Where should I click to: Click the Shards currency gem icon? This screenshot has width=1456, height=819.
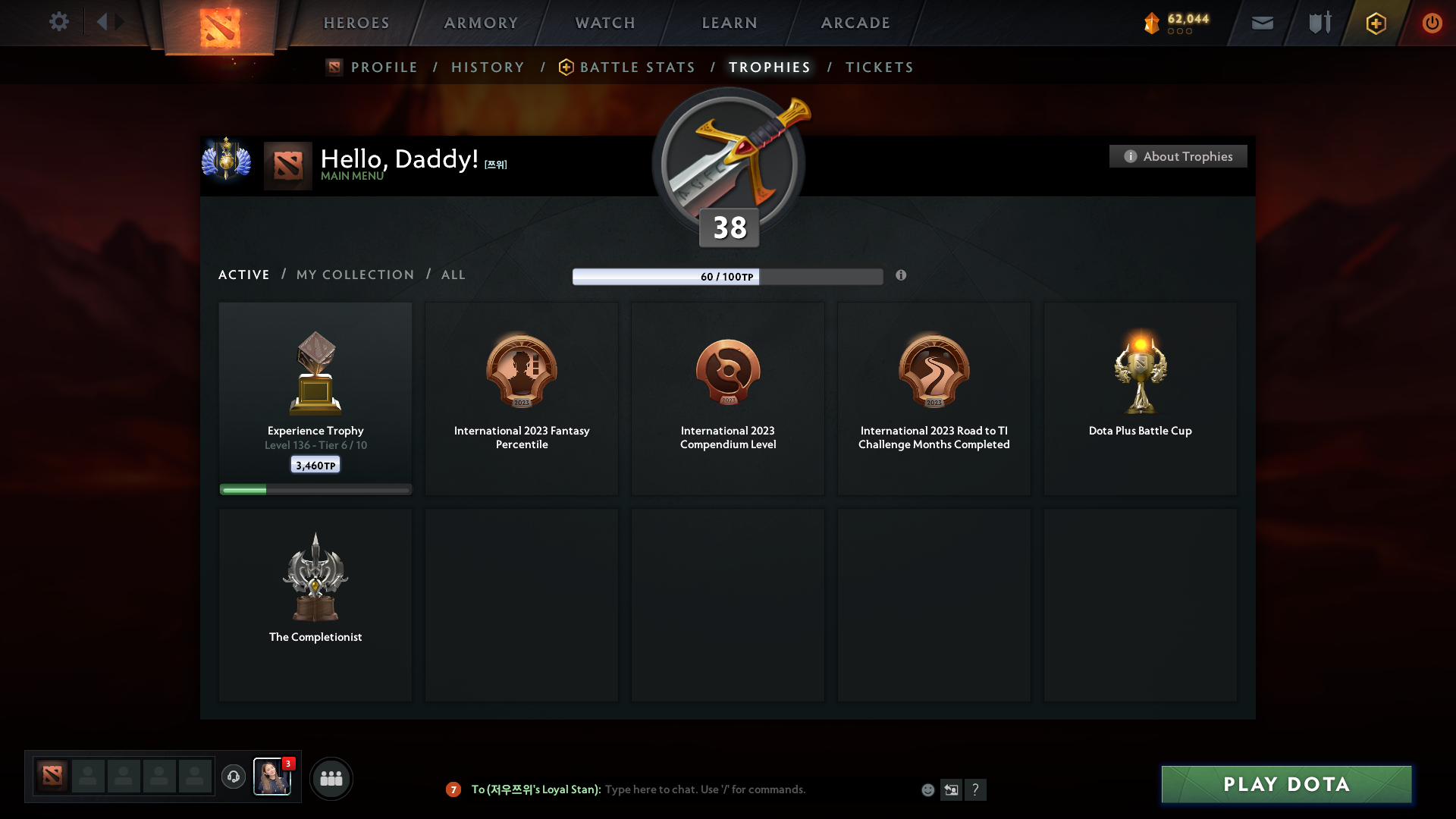point(1153,23)
